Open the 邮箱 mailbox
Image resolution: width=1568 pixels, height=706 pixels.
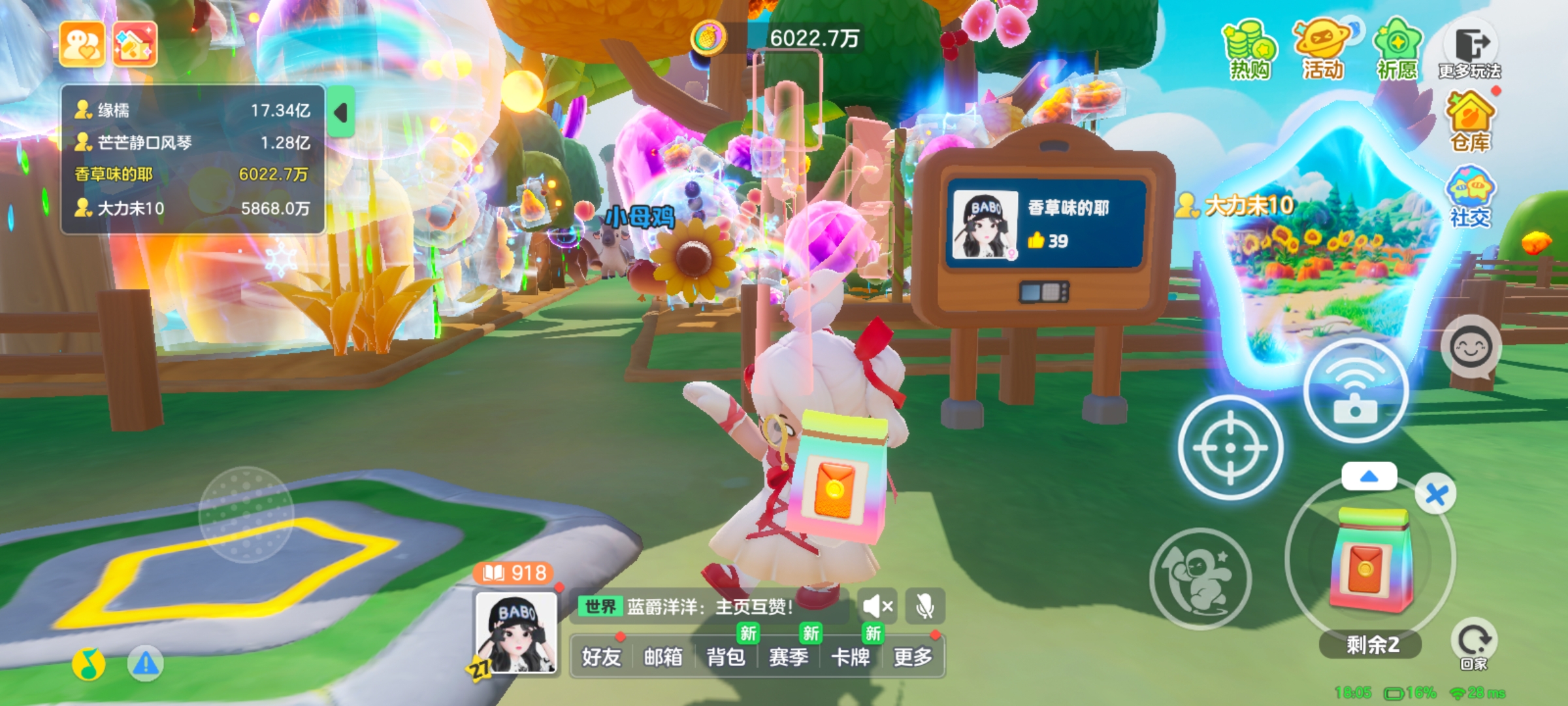(663, 656)
